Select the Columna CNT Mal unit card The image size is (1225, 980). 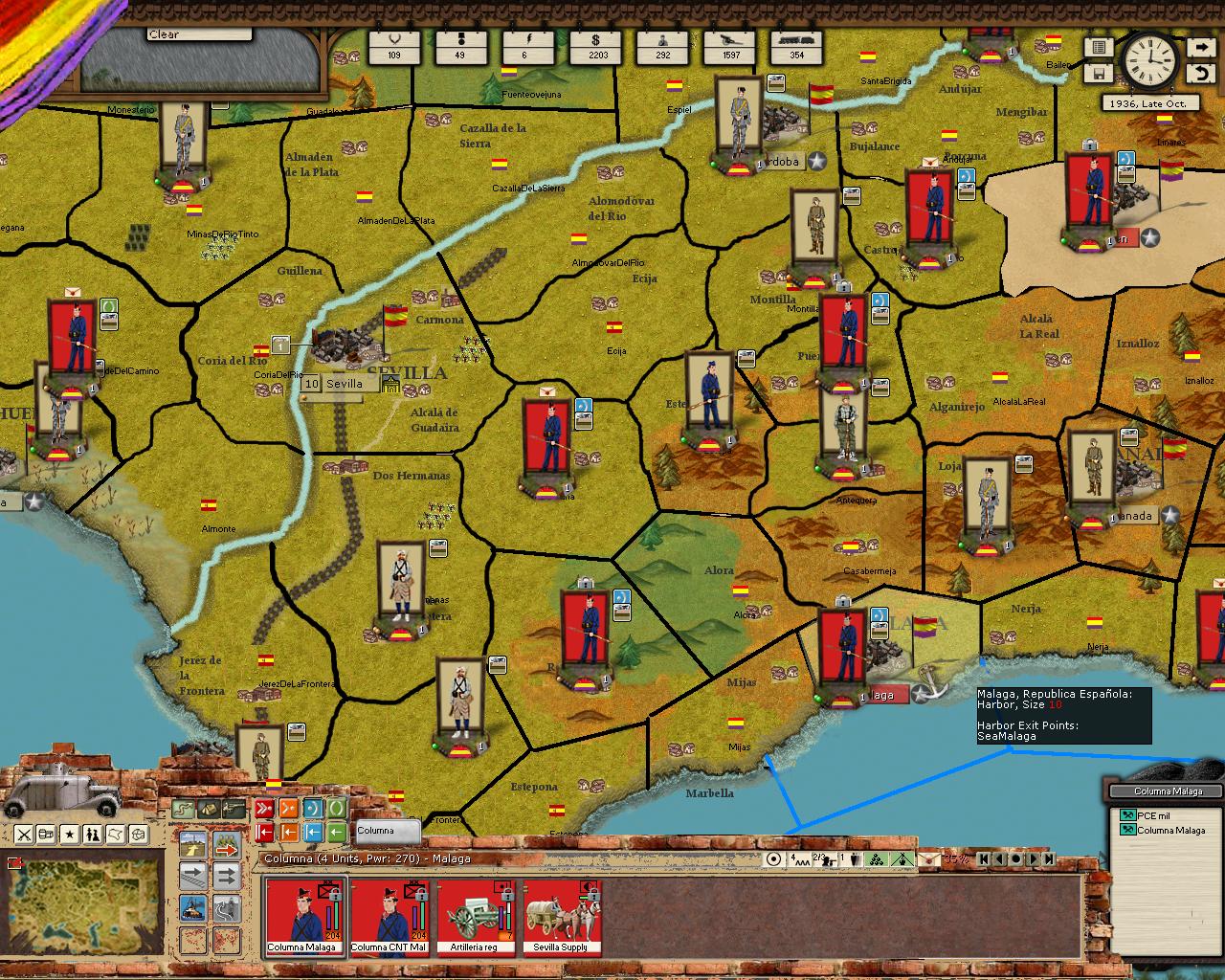390,917
